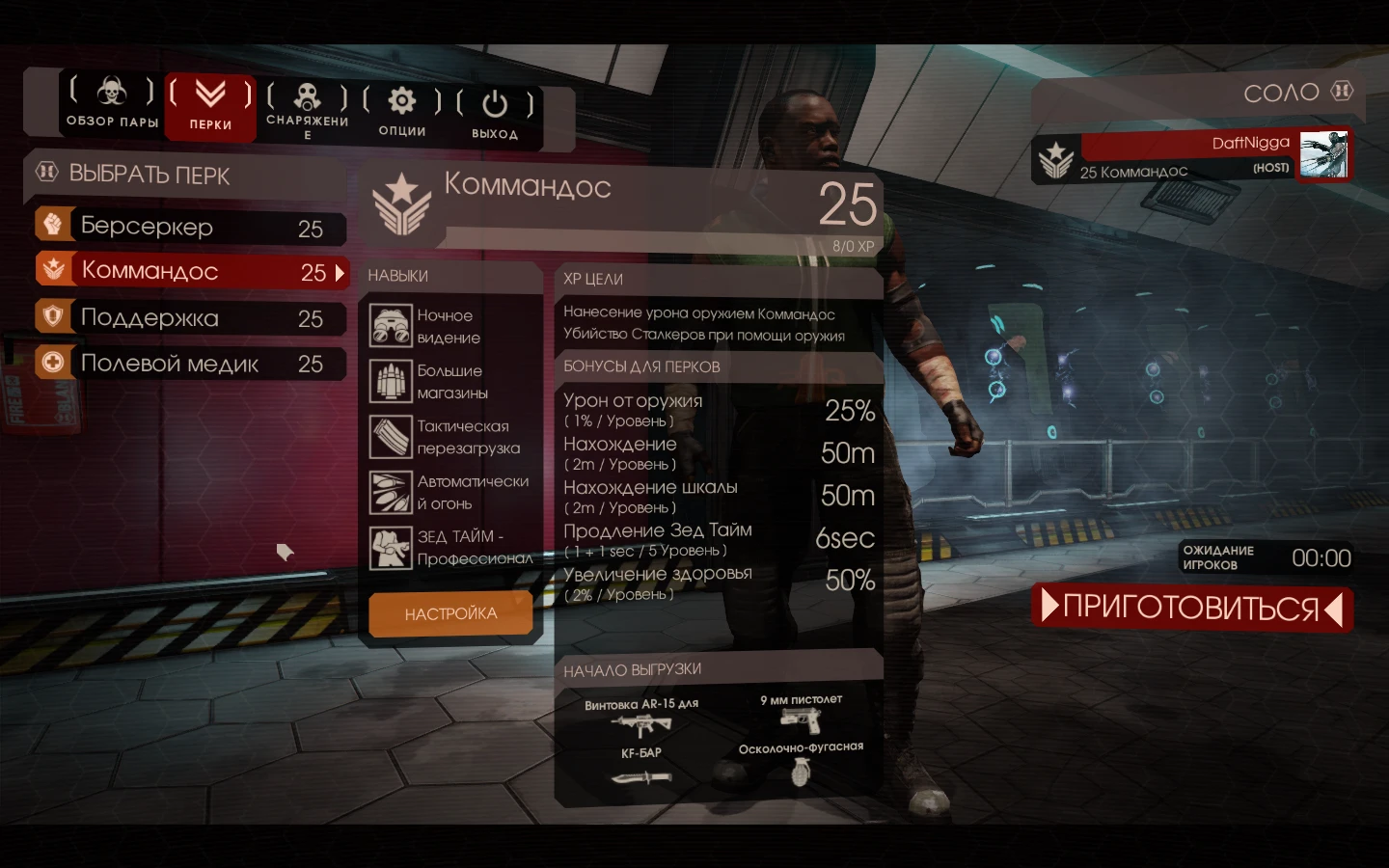Select the Автоматический огонь skill icon
1389x868 pixels.
click(x=390, y=491)
